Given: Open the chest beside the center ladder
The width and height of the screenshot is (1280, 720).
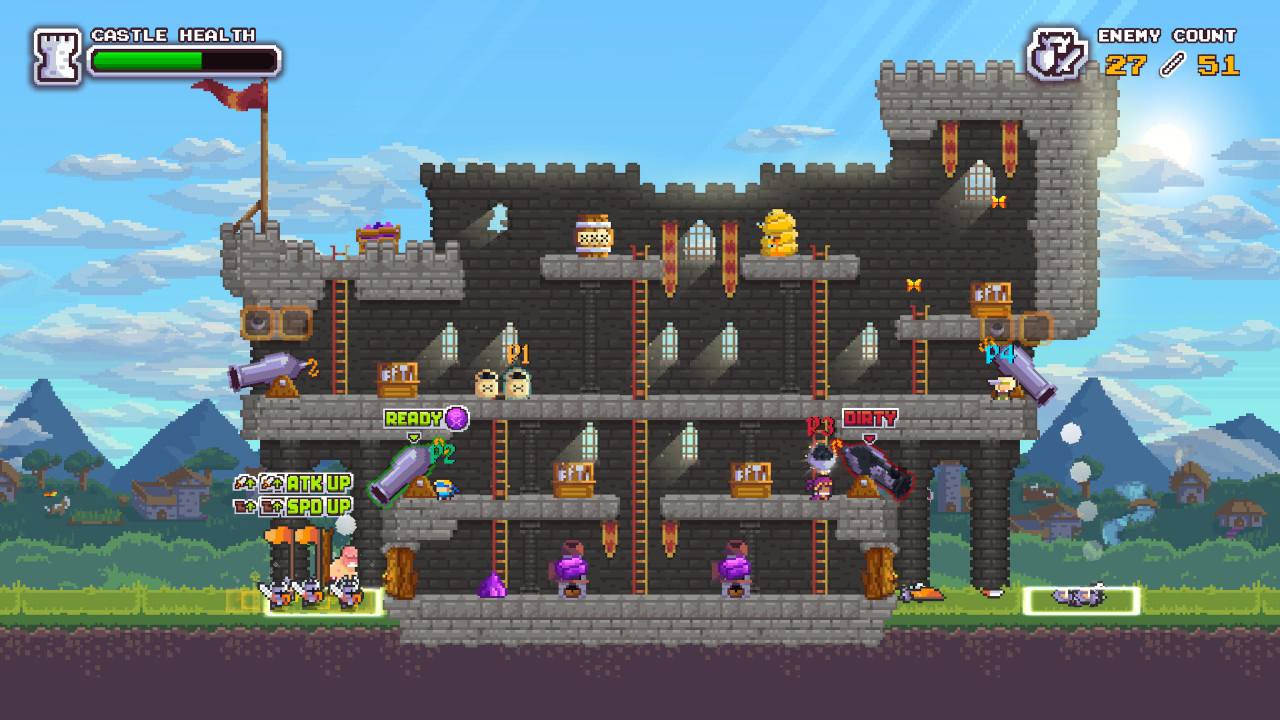Looking at the screenshot, I should (575, 480).
